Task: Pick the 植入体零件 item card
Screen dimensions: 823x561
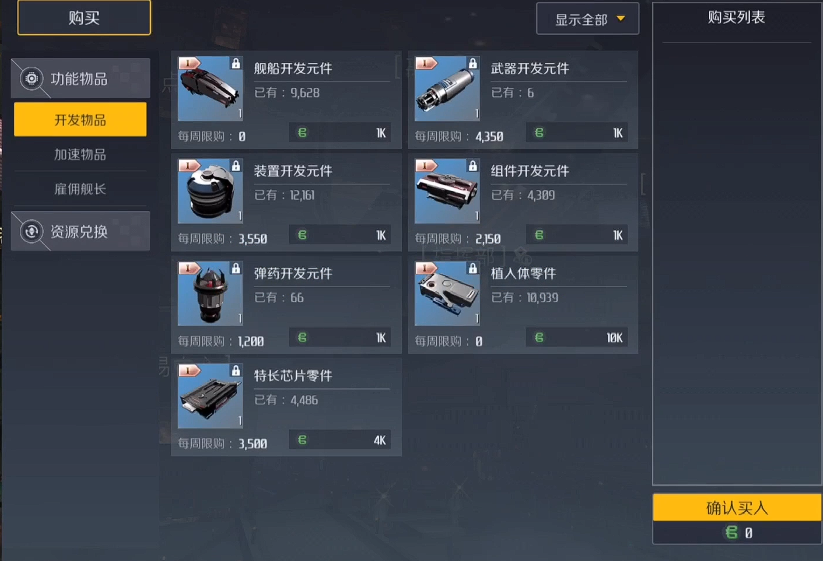Action: pyautogui.click(x=523, y=304)
